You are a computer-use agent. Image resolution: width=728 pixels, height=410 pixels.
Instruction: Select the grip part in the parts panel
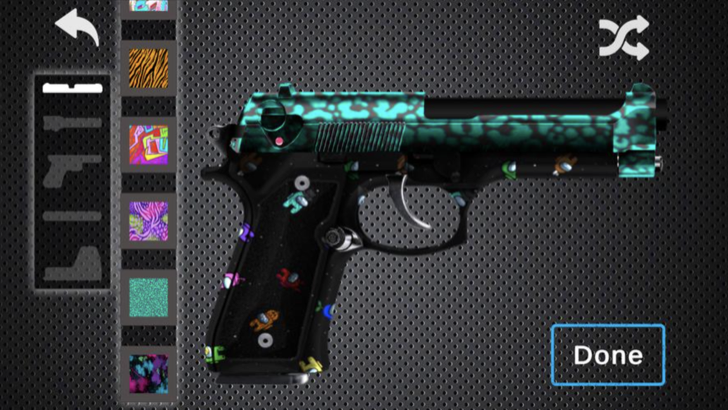(x=72, y=260)
